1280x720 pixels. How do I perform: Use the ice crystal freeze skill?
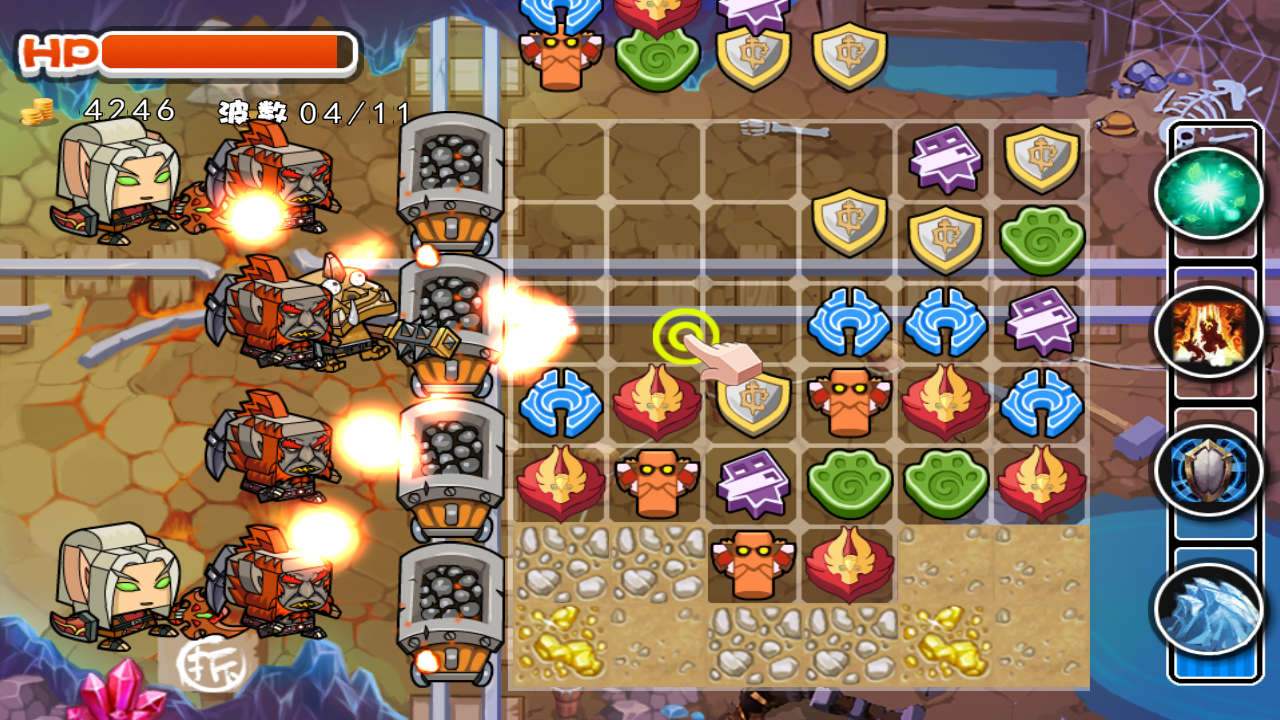(1208, 608)
